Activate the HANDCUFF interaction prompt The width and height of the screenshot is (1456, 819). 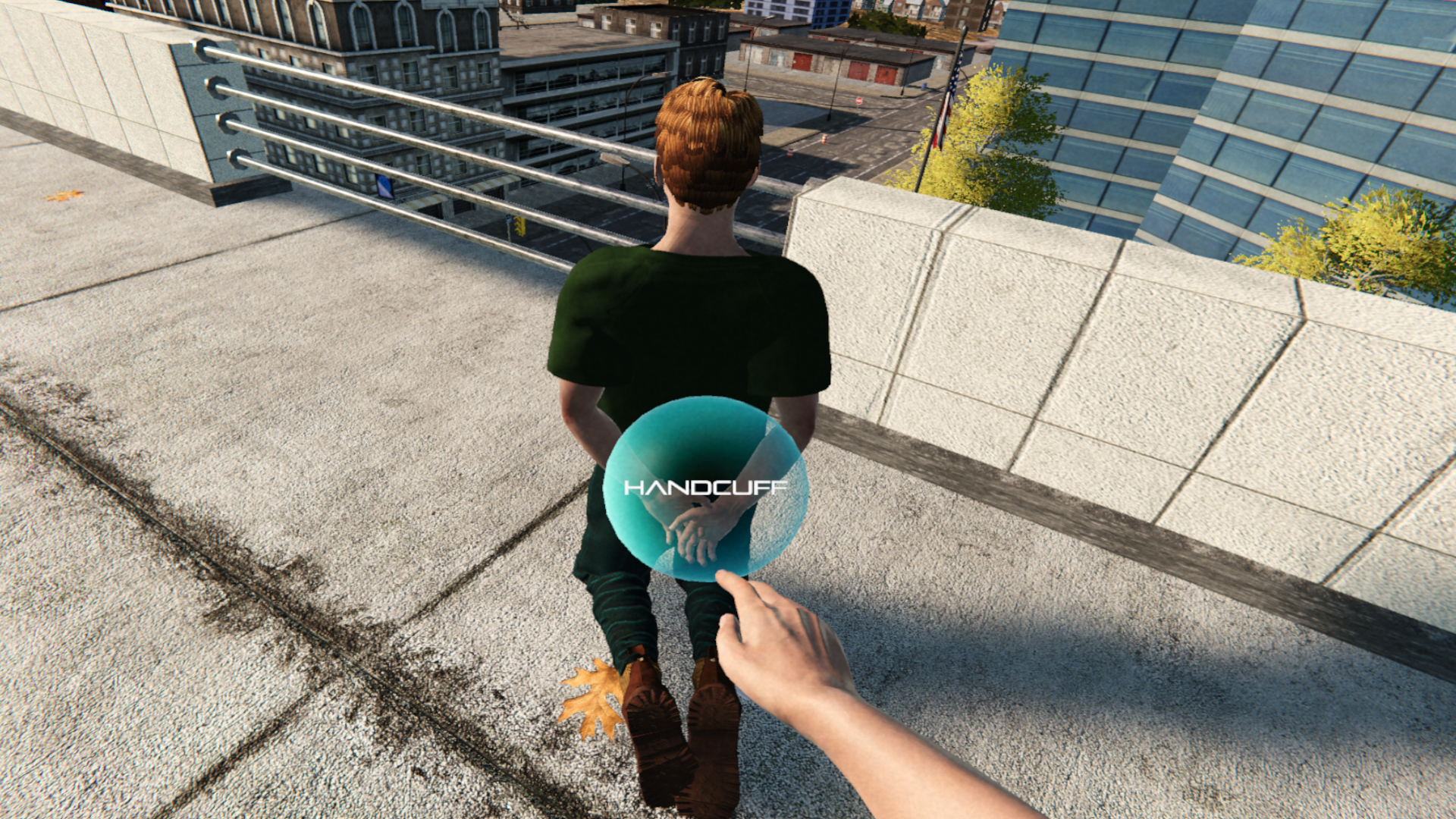point(707,489)
